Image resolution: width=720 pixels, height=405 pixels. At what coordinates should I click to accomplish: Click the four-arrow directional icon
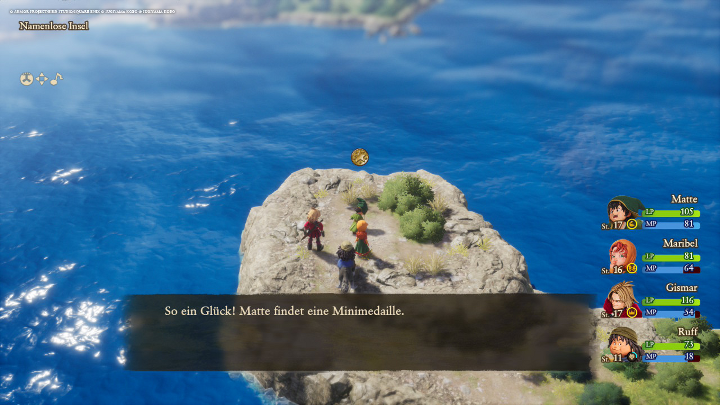coord(42,78)
